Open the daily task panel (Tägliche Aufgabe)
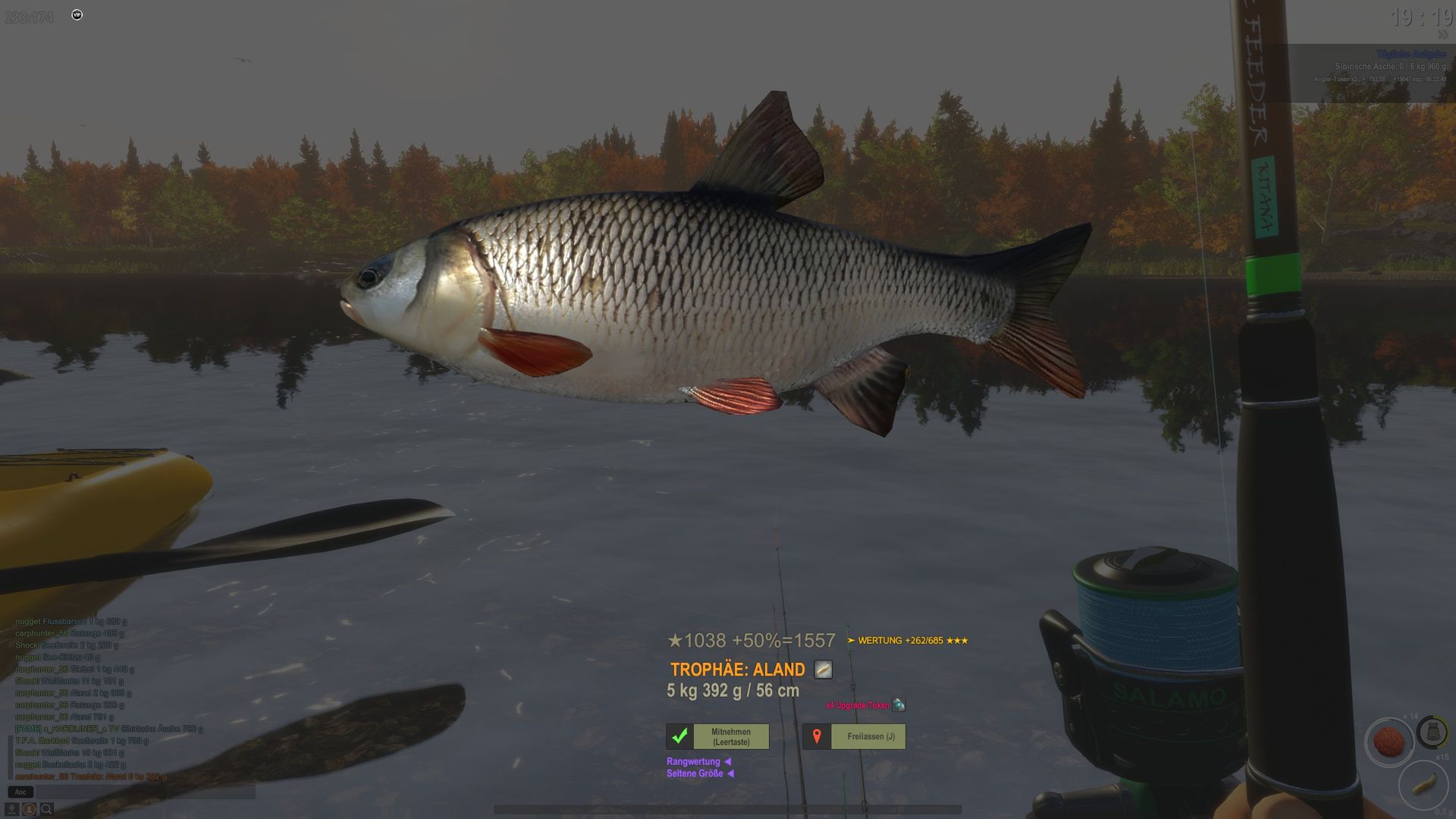Viewport: 1456px width, 819px height. tap(1410, 55)
